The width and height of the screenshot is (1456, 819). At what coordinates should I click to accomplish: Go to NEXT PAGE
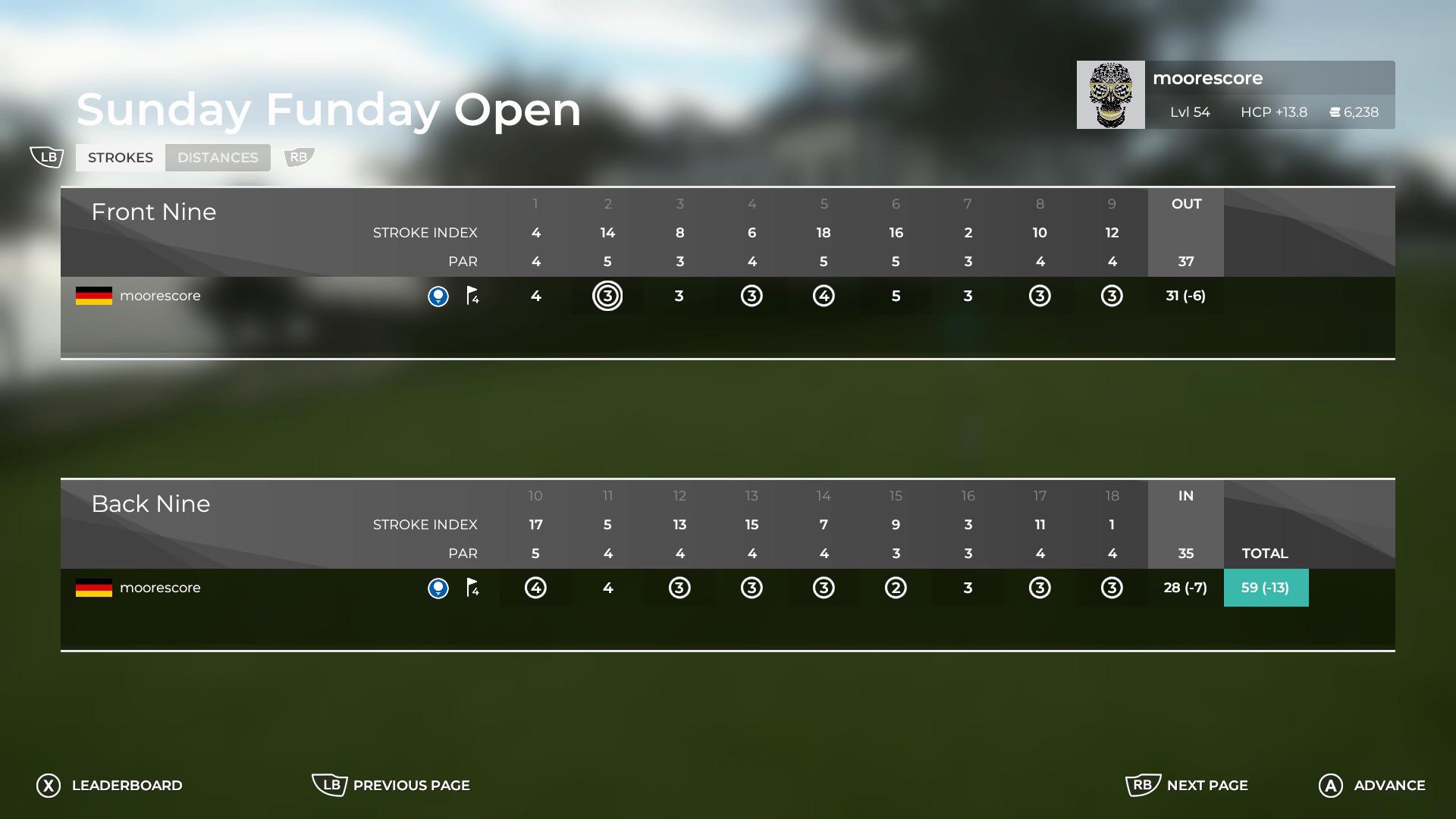1207,786
